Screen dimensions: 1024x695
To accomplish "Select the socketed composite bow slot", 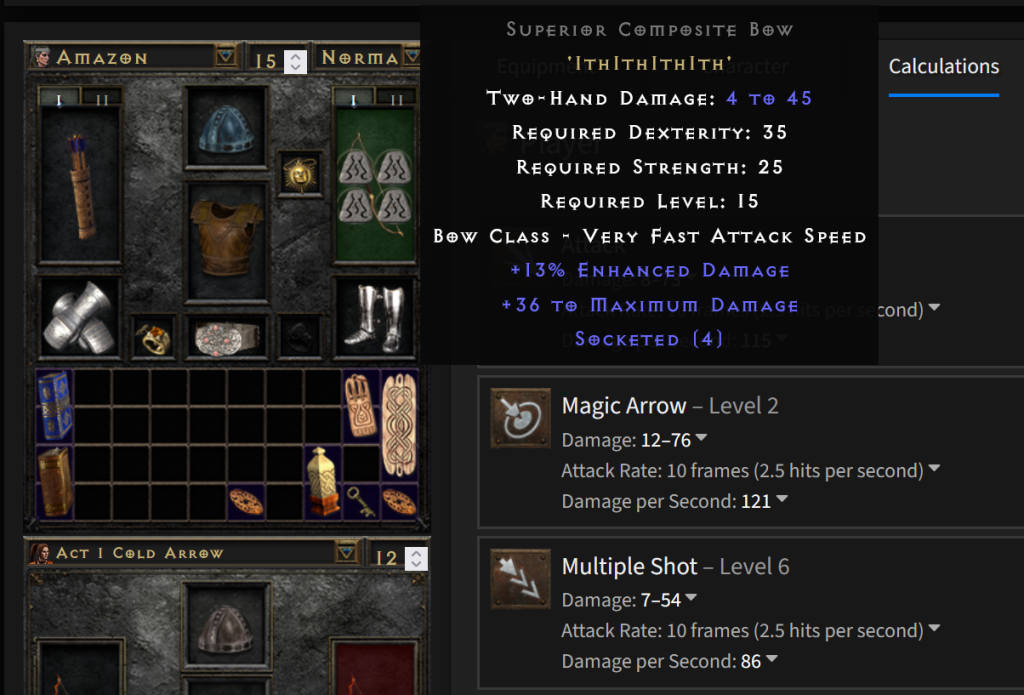I will (374, 186).
